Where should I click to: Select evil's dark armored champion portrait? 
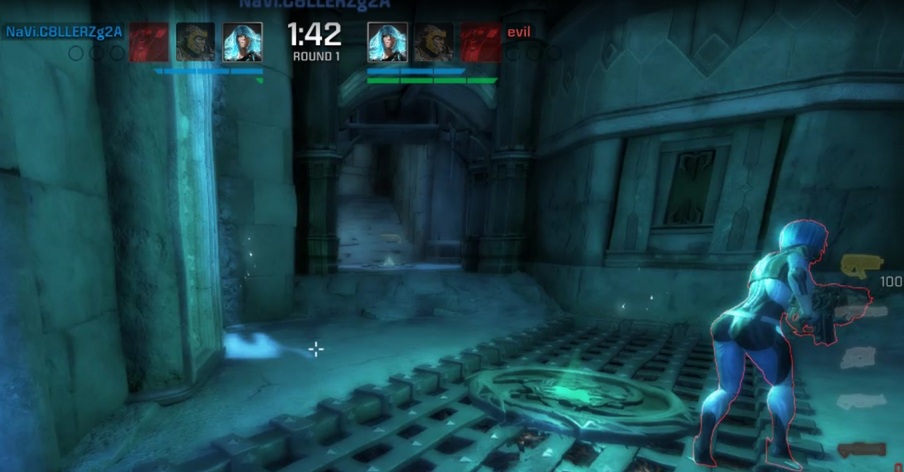(x=433, y=43)
